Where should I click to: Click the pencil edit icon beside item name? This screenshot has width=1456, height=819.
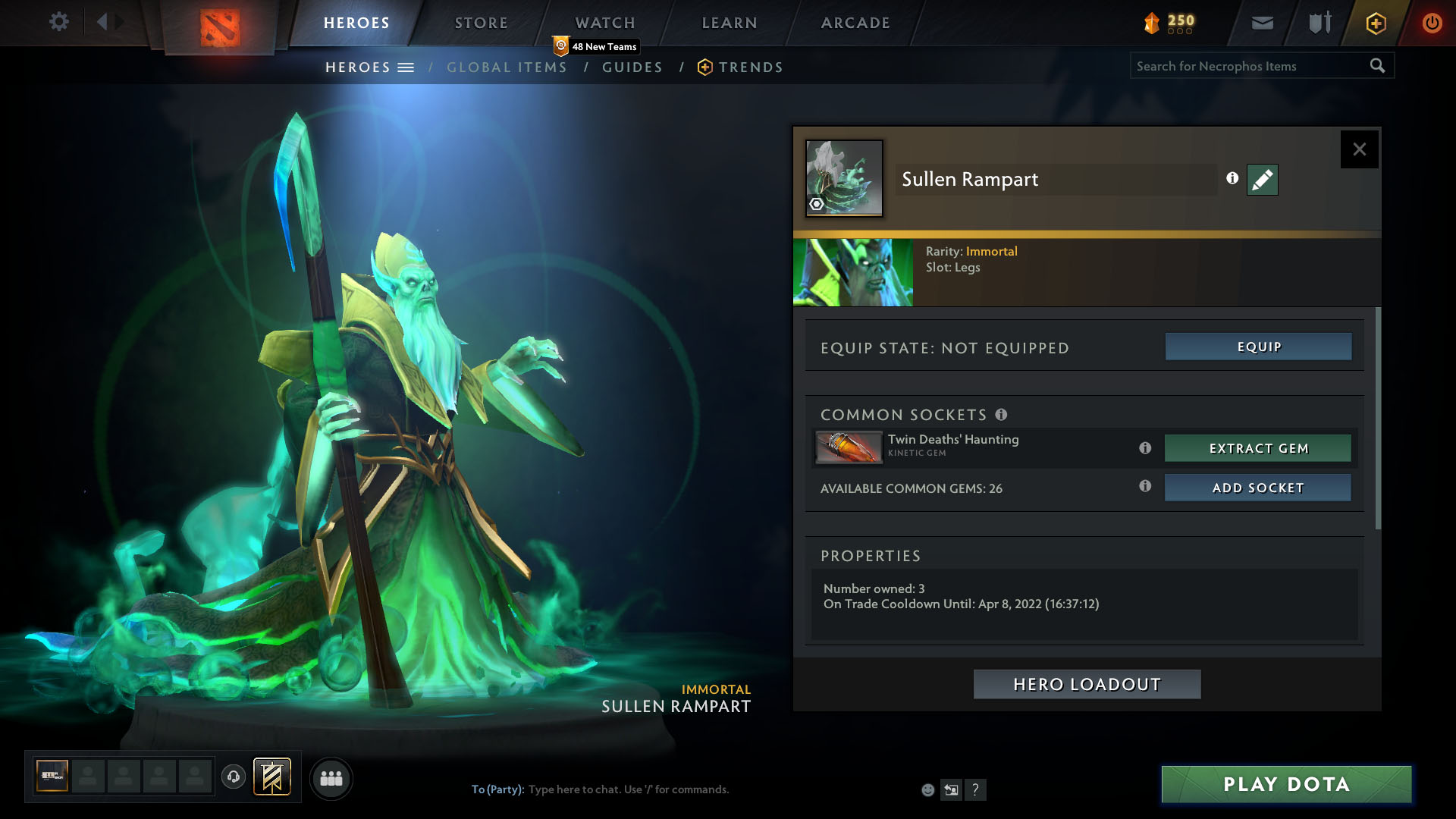point(1262,180)
